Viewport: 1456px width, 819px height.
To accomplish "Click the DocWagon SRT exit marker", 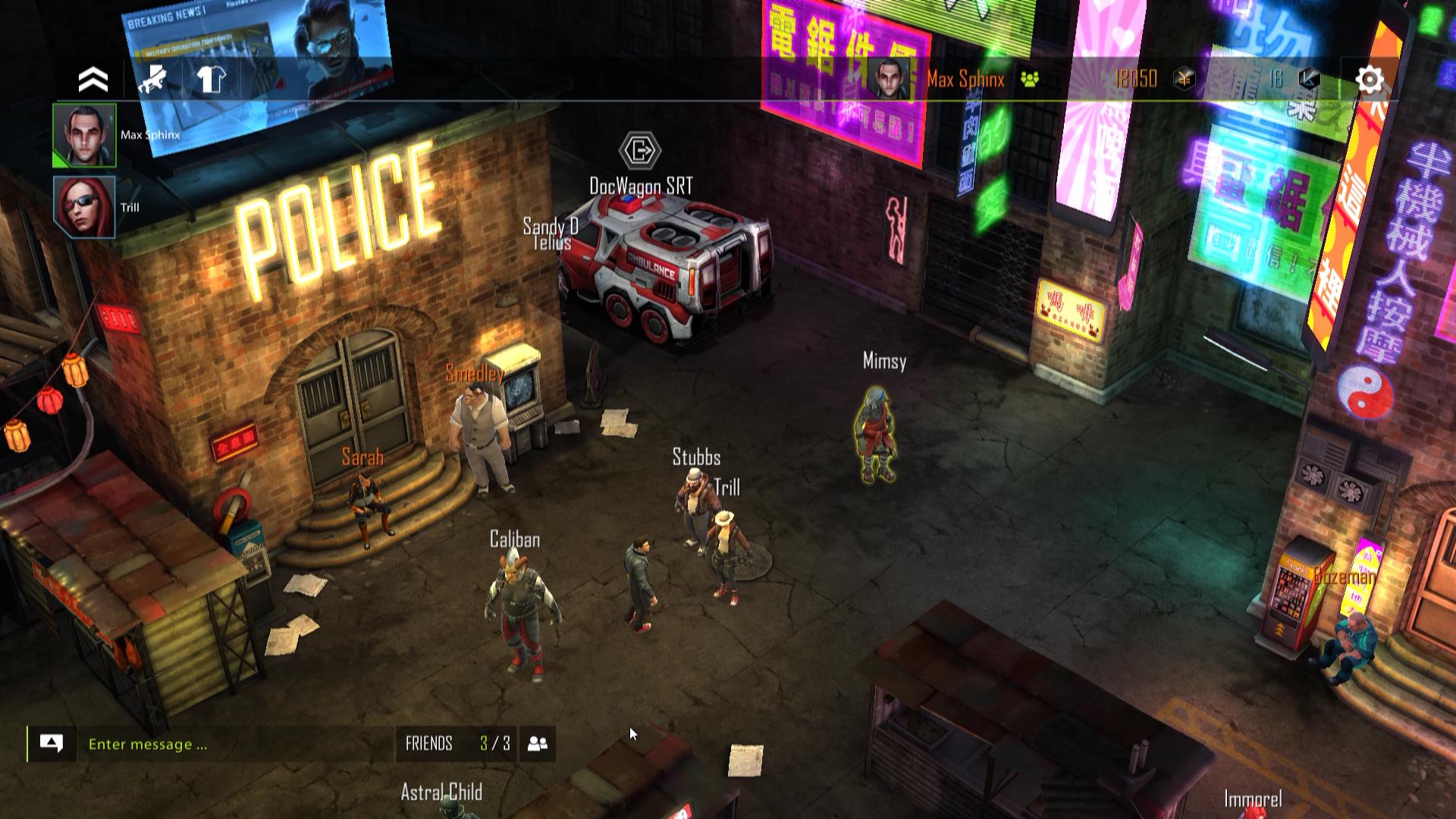I will coord(640,150).
